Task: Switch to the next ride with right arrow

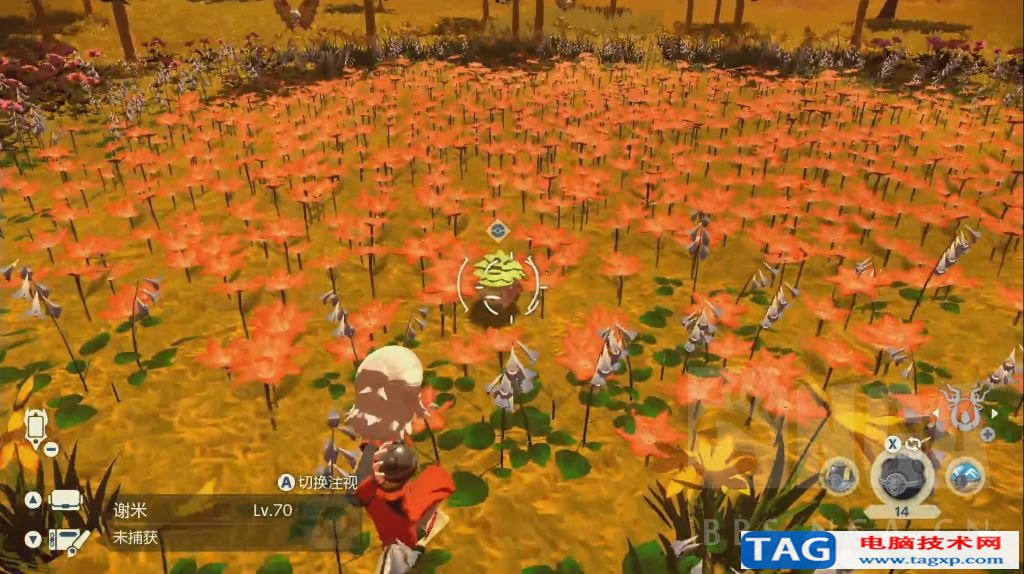Action: (994, 411)
